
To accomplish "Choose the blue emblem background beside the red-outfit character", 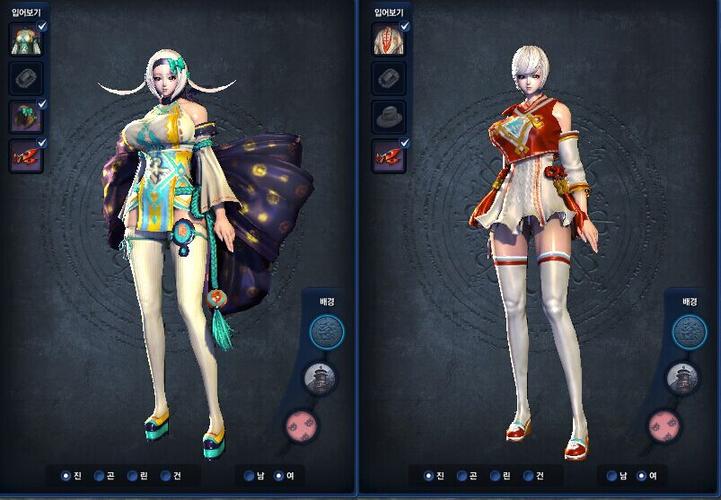I will pos(687,330).
